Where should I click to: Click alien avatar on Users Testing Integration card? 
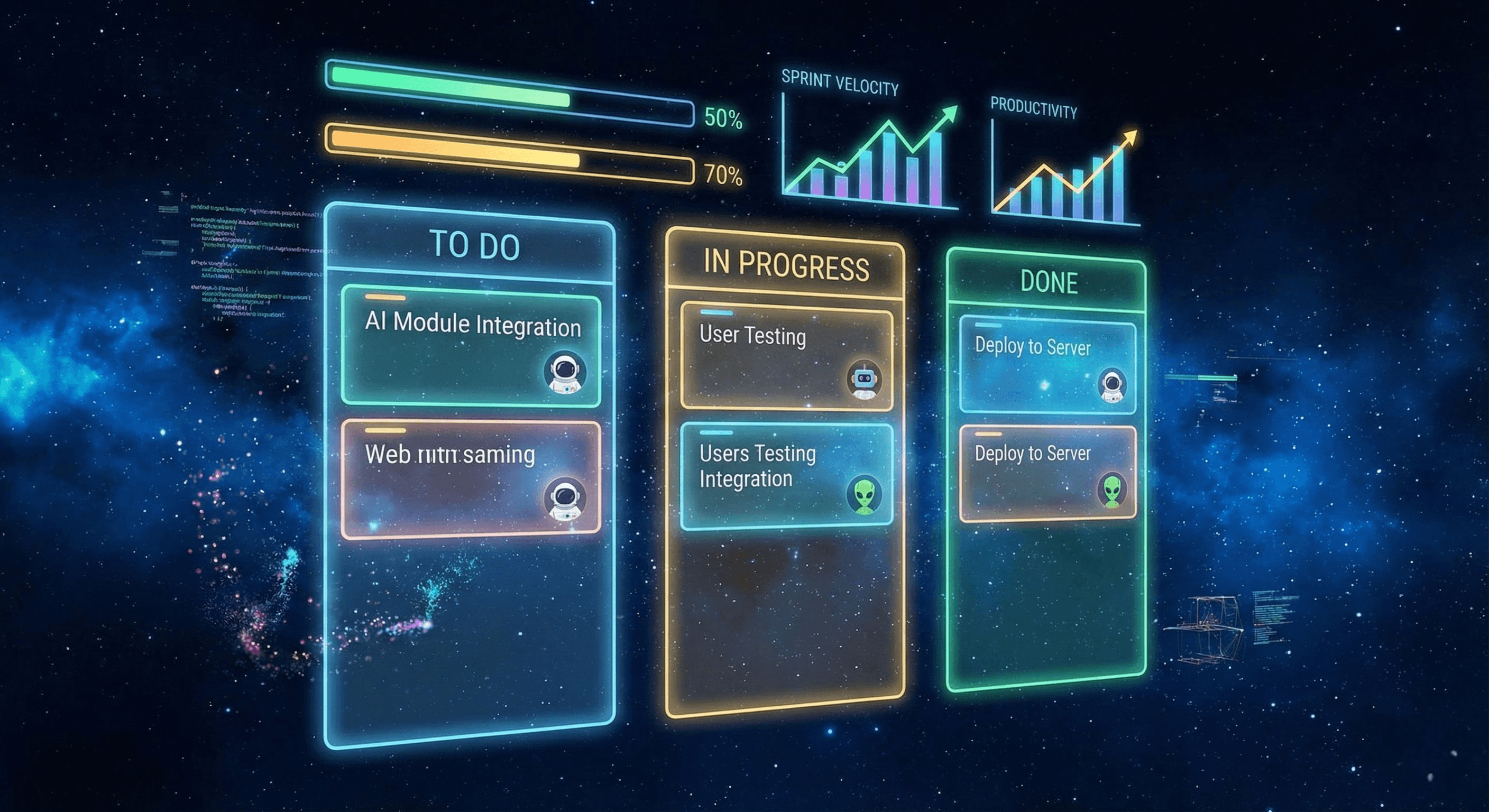(x=864, y=495)
